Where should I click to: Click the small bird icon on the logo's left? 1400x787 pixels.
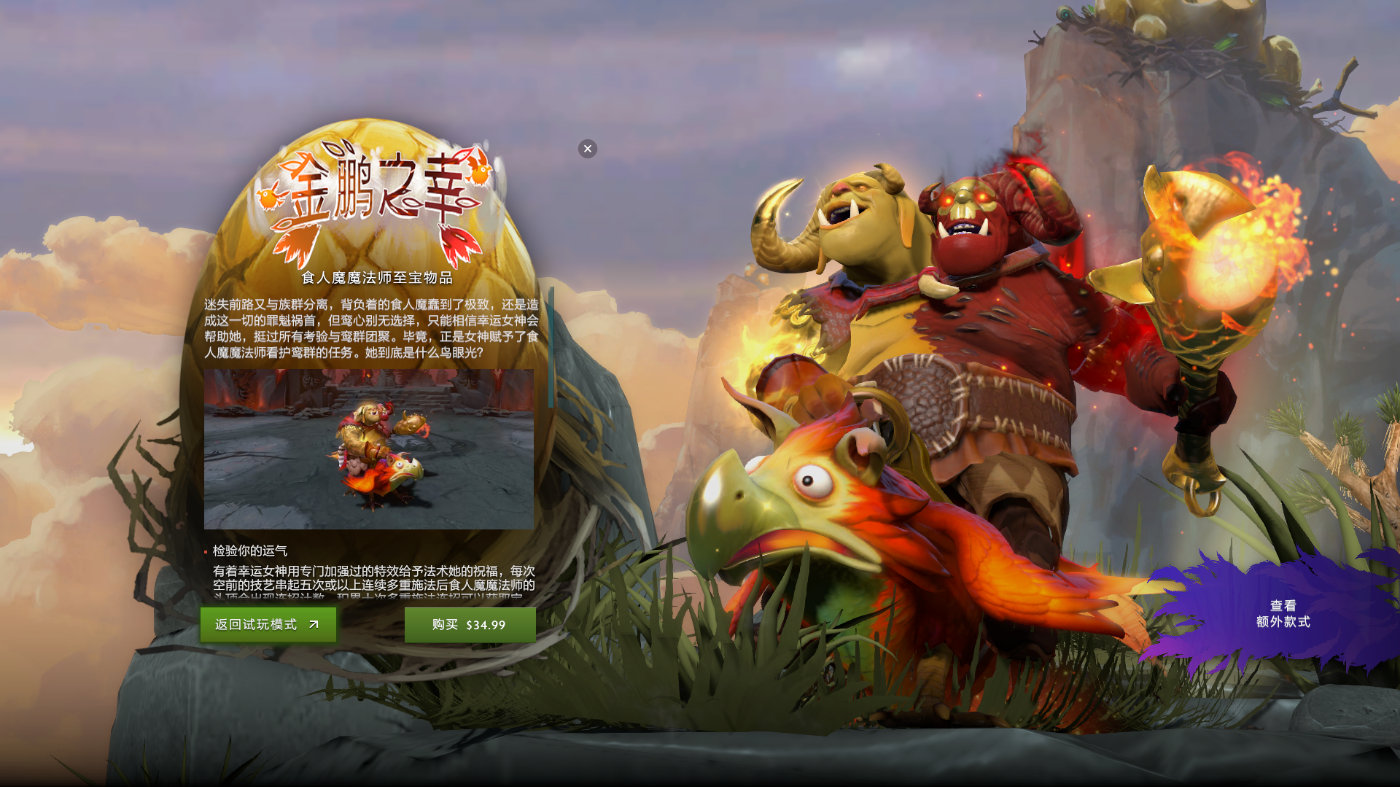click(269, 197)
